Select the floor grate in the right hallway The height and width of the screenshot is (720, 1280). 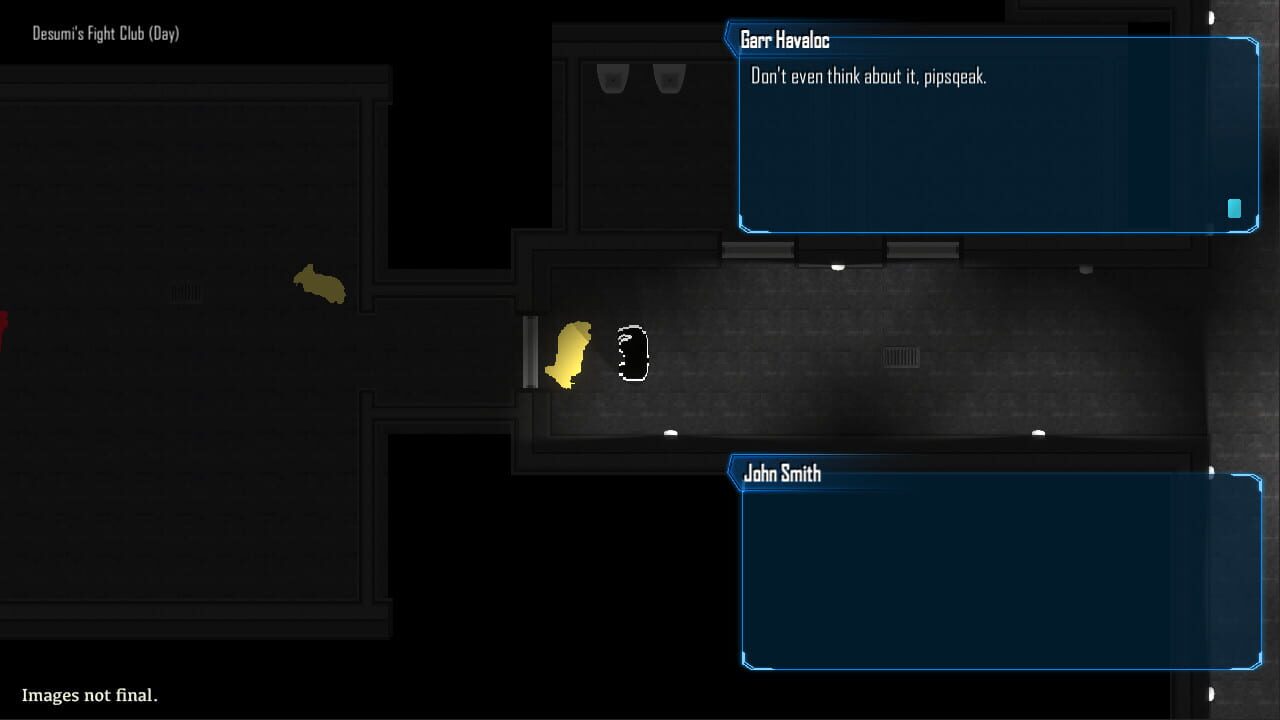(901, 358)
